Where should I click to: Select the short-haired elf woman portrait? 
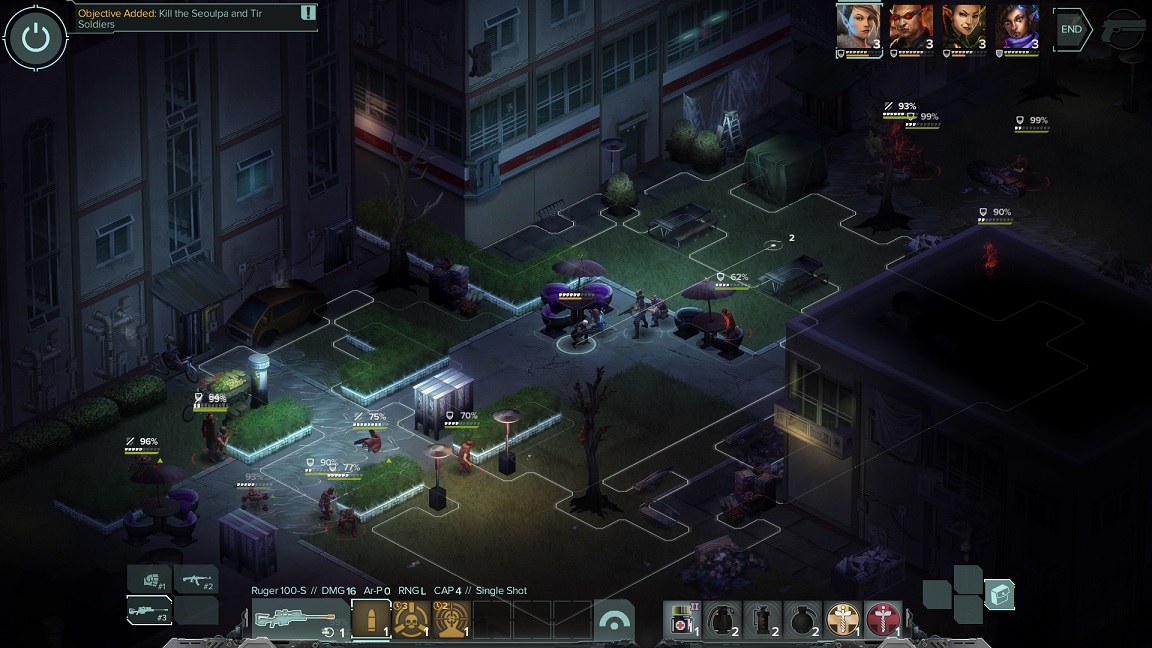858,27
